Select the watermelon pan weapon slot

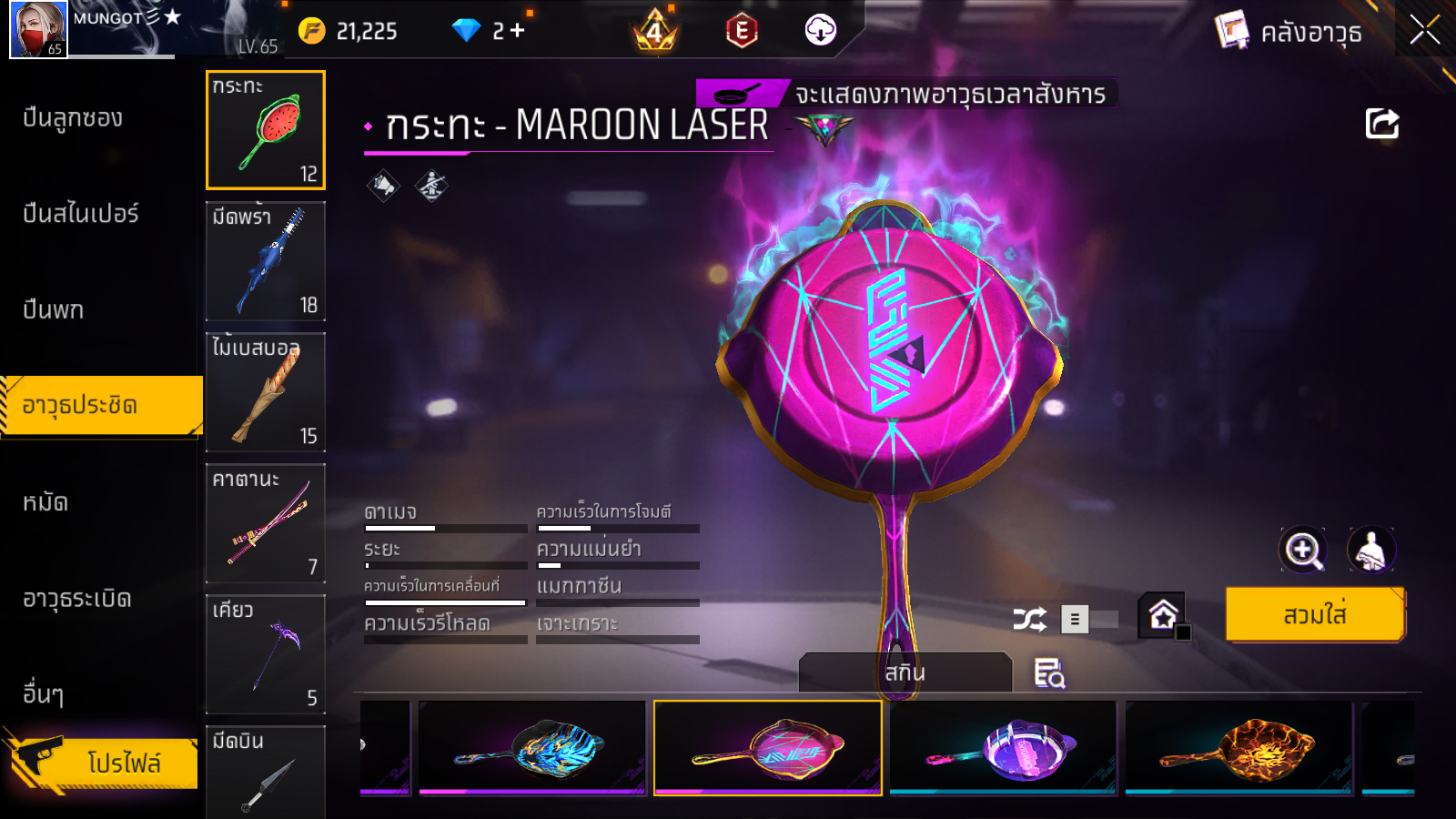[x=266, y=130]
